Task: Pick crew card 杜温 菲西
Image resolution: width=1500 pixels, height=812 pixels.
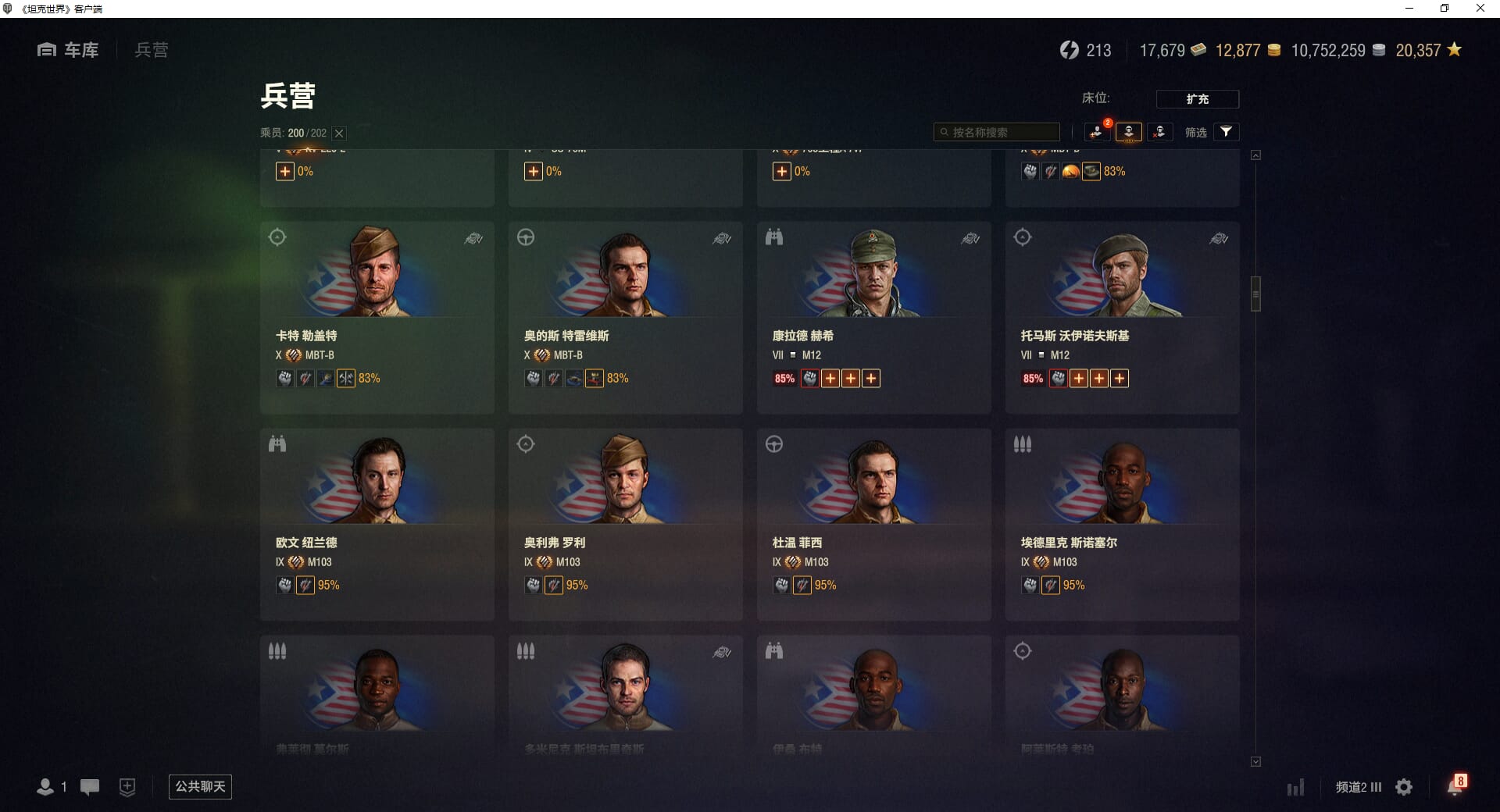Action: click(873, 524)
